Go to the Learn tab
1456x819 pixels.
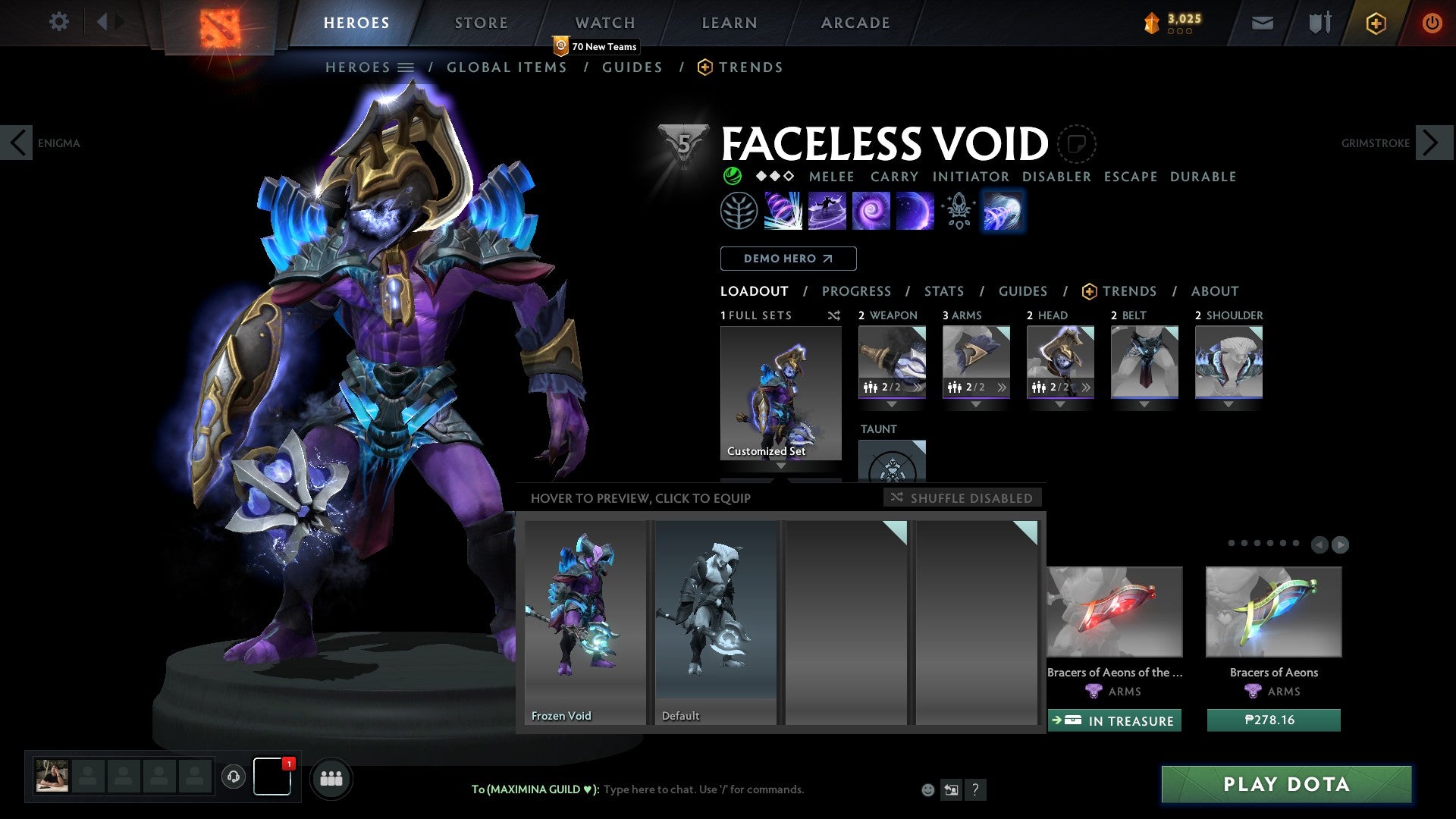click(729, 23)
